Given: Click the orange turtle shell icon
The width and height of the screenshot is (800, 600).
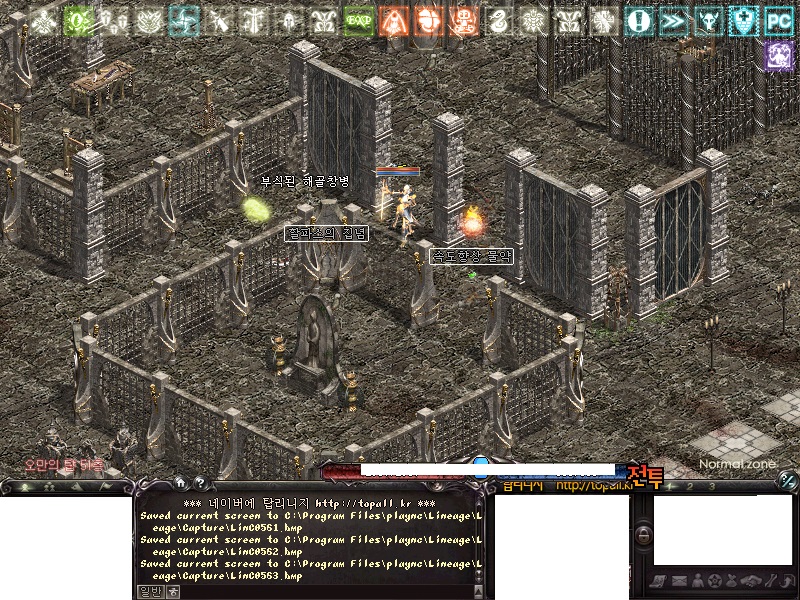Looking at the screenshot, I should click(428, 20).
